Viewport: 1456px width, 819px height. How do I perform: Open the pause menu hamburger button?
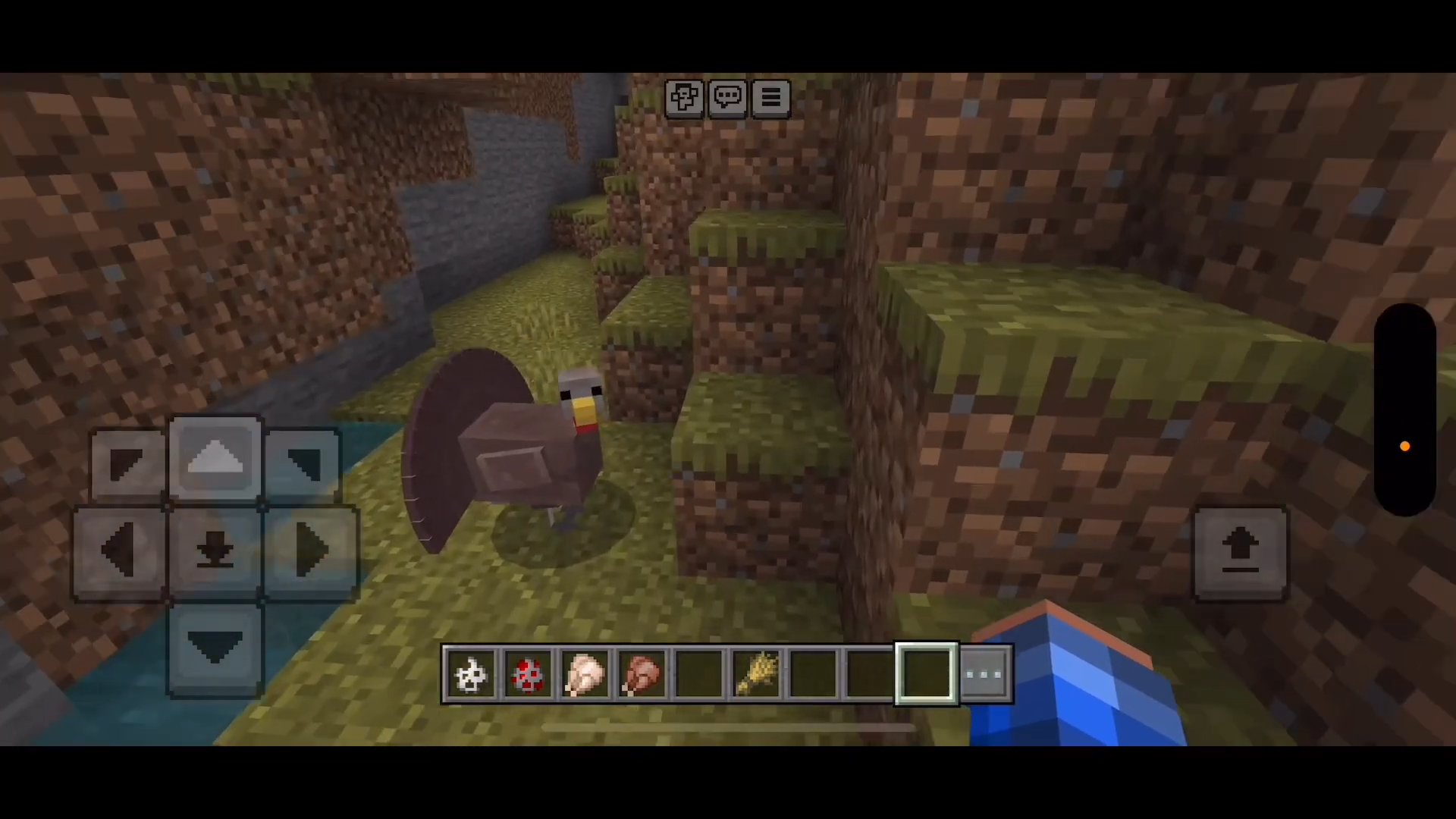click(771, 98)
